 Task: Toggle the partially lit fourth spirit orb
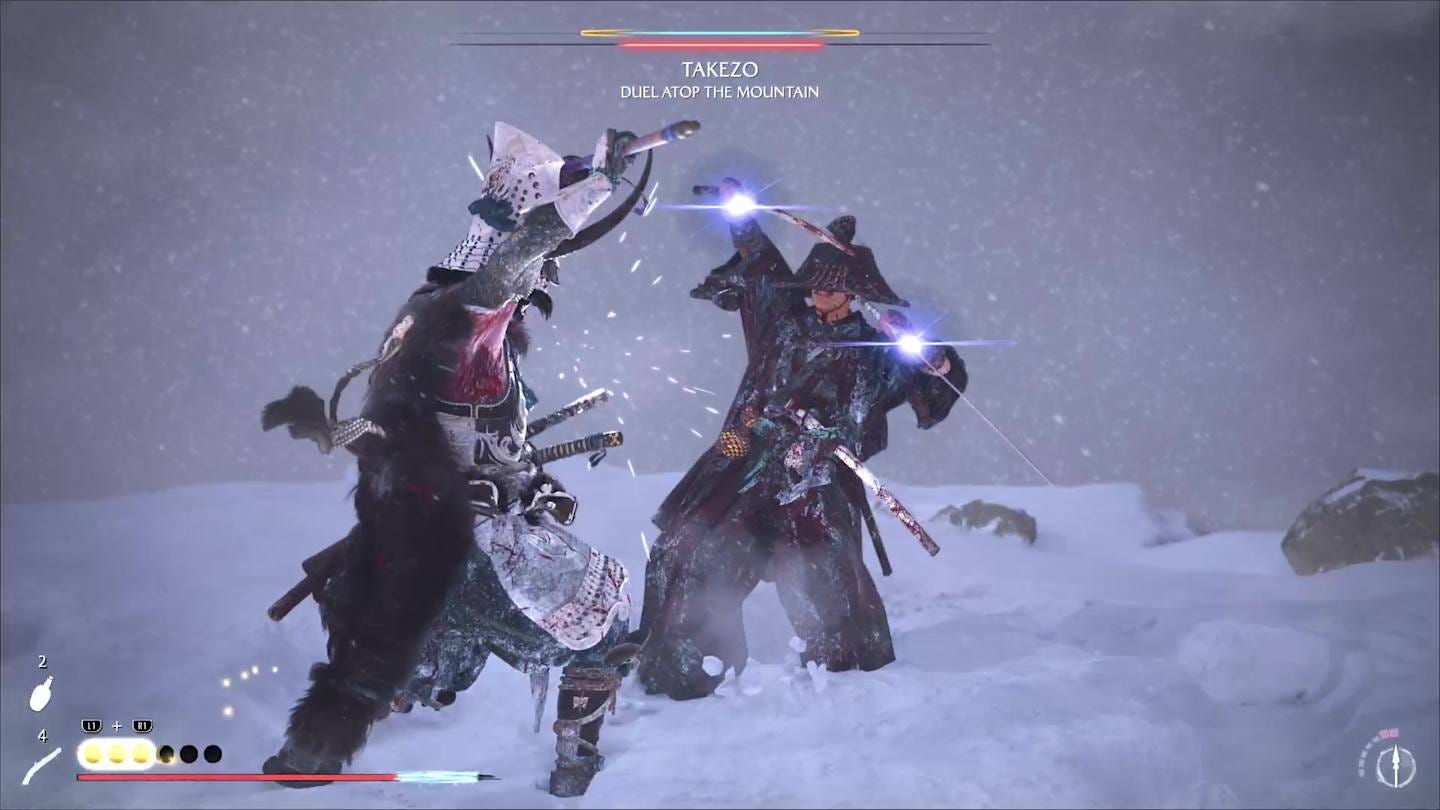(x=165, y=753)
